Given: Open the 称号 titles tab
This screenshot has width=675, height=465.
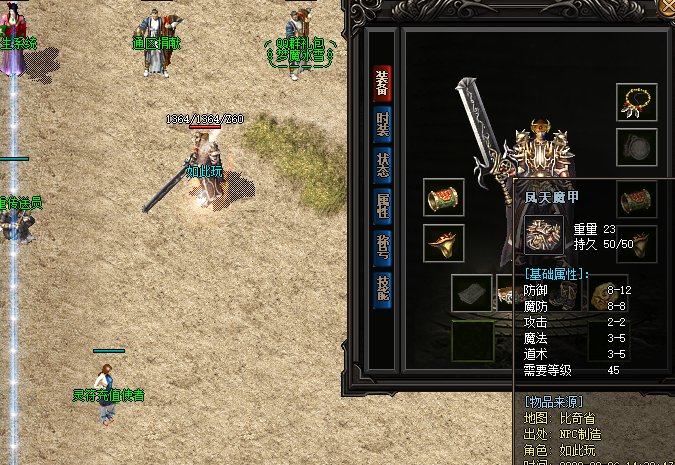Looking at the screenshot, I should [x=382, y=246].
